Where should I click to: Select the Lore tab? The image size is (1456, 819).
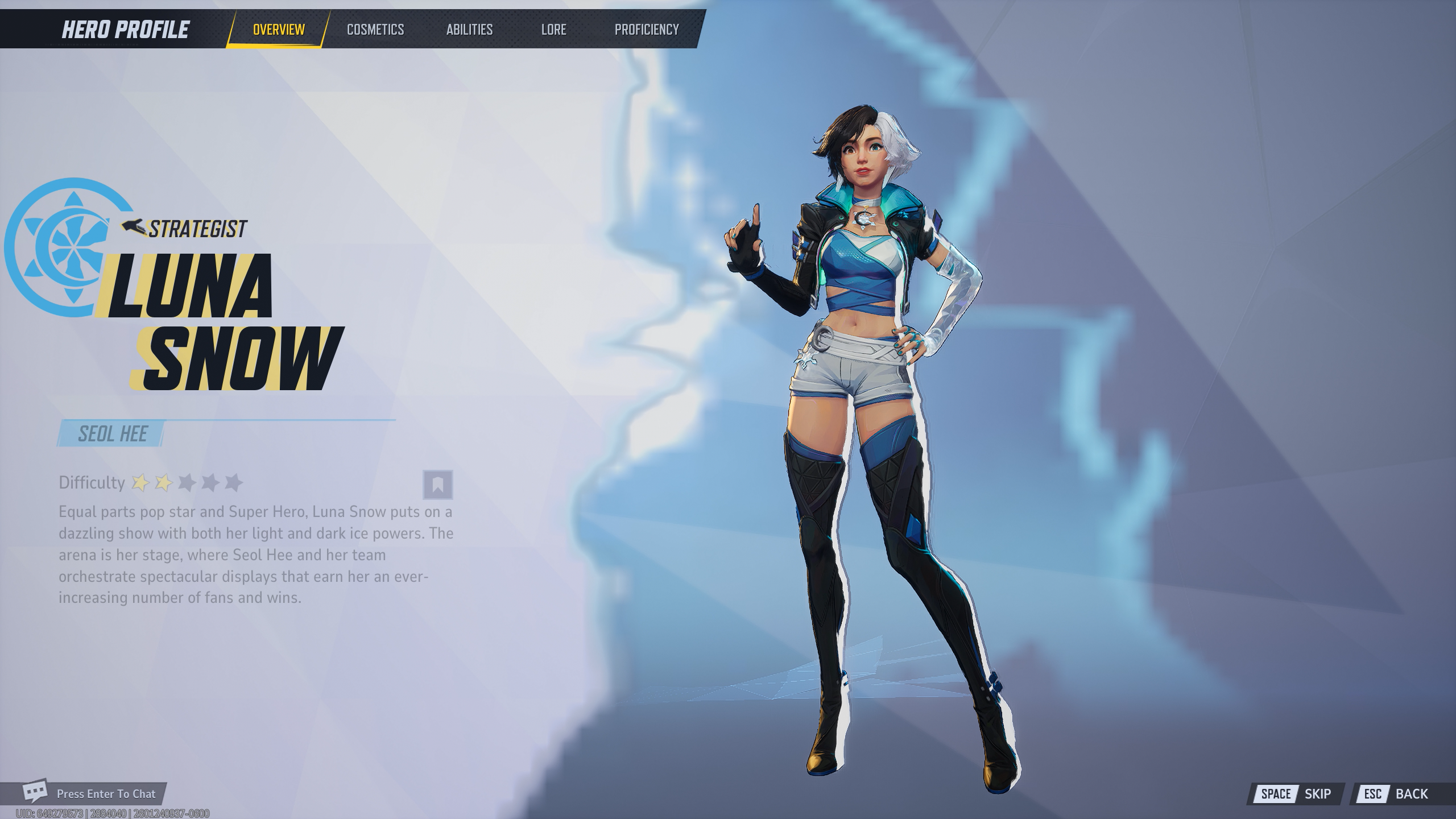(553, 30)
